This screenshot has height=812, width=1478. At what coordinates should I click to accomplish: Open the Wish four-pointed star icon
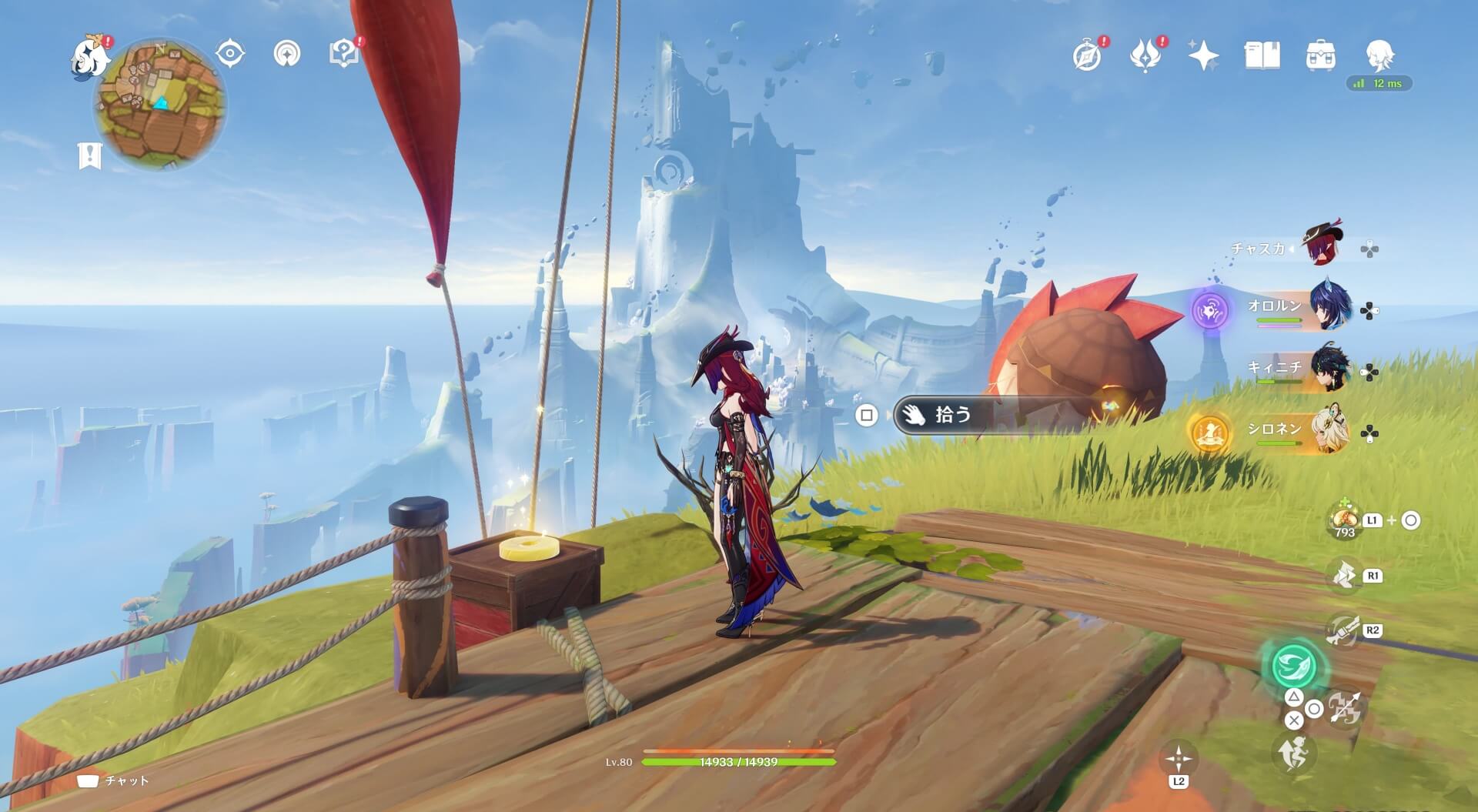(1203, 55)
